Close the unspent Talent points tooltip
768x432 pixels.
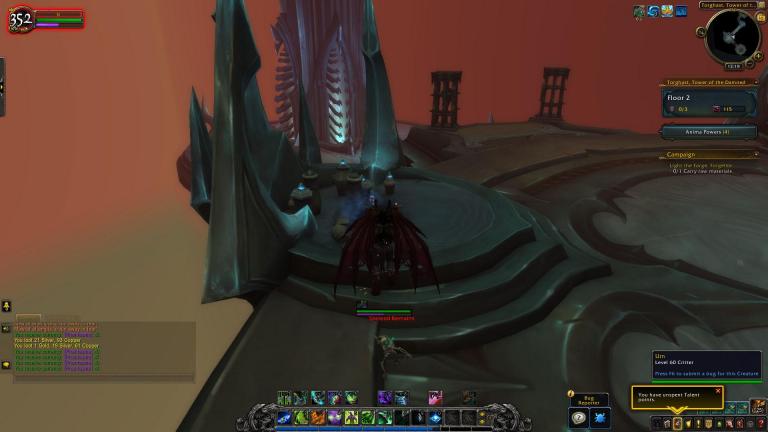coord(718,391)
